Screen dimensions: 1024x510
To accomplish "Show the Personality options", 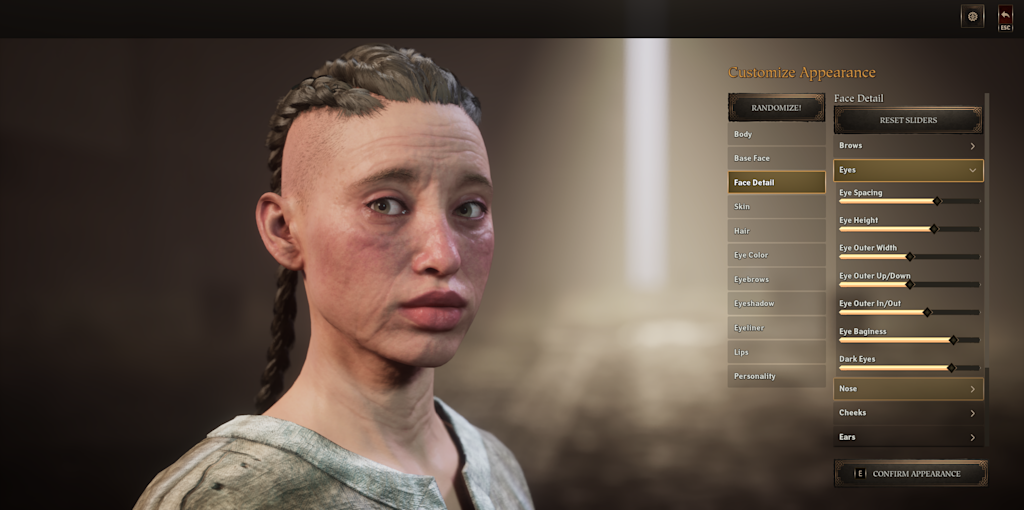I will (x=776, y=376).
